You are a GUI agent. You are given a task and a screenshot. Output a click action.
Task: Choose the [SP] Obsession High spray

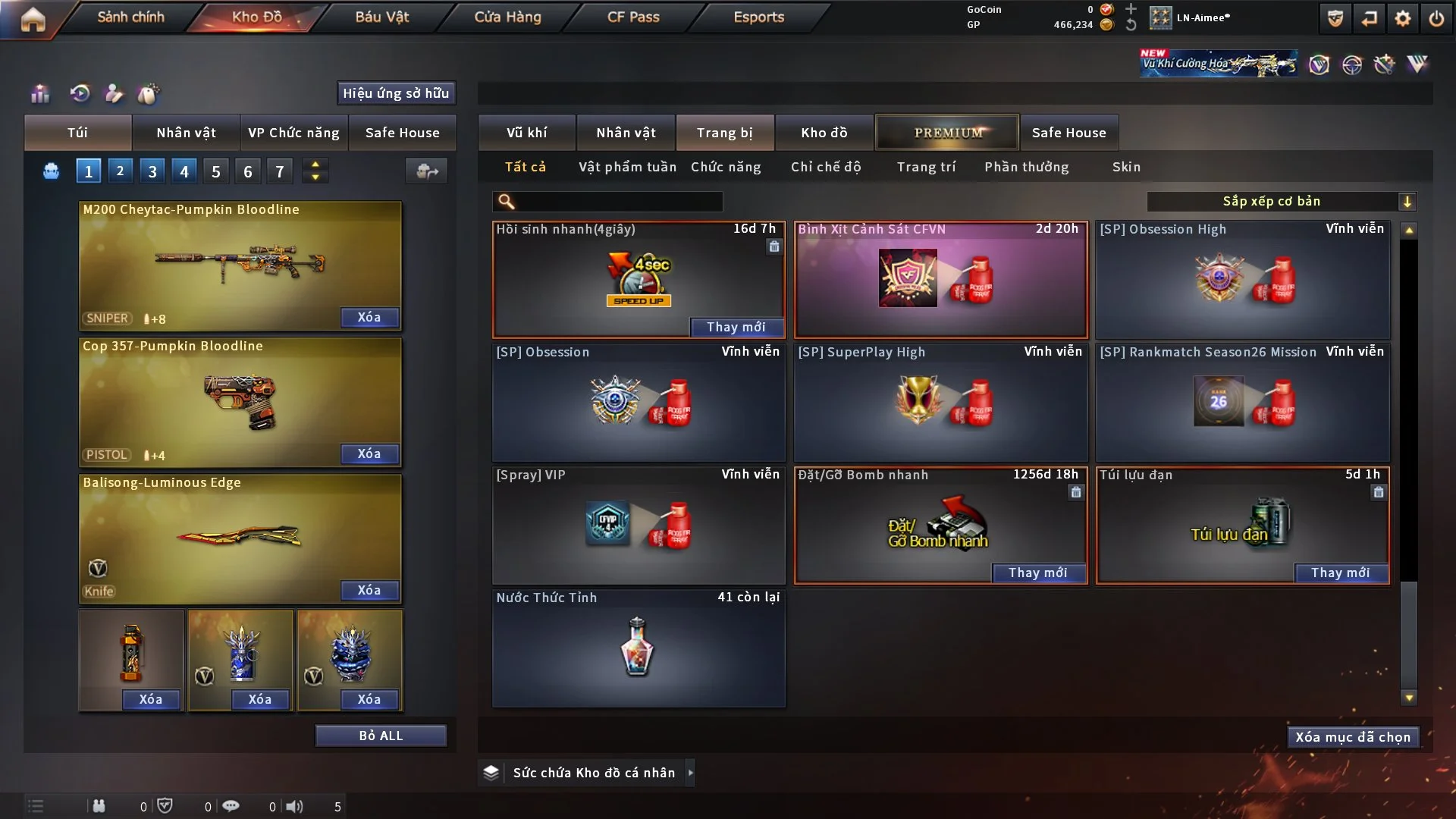pyautogui.click(x=1242, y=280)
